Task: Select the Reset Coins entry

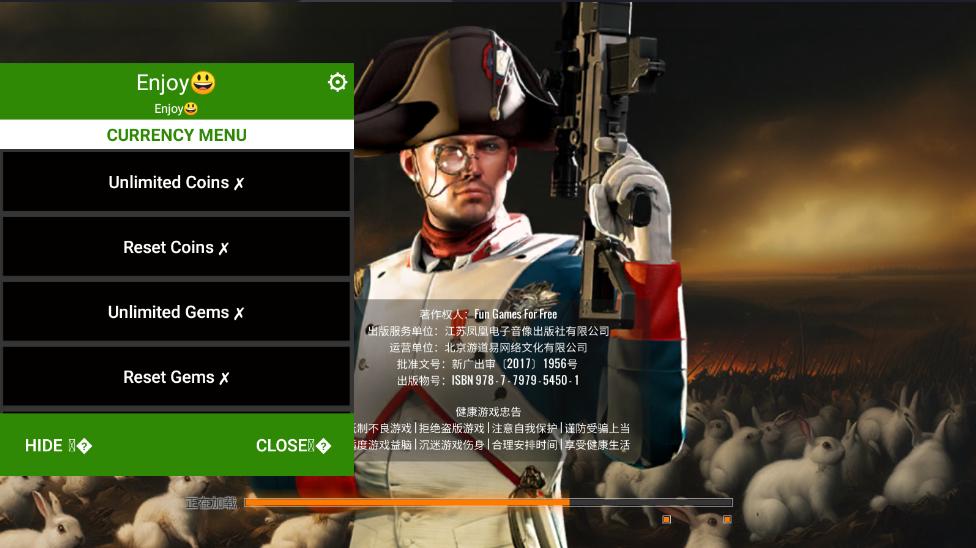Action: (176, 247)
